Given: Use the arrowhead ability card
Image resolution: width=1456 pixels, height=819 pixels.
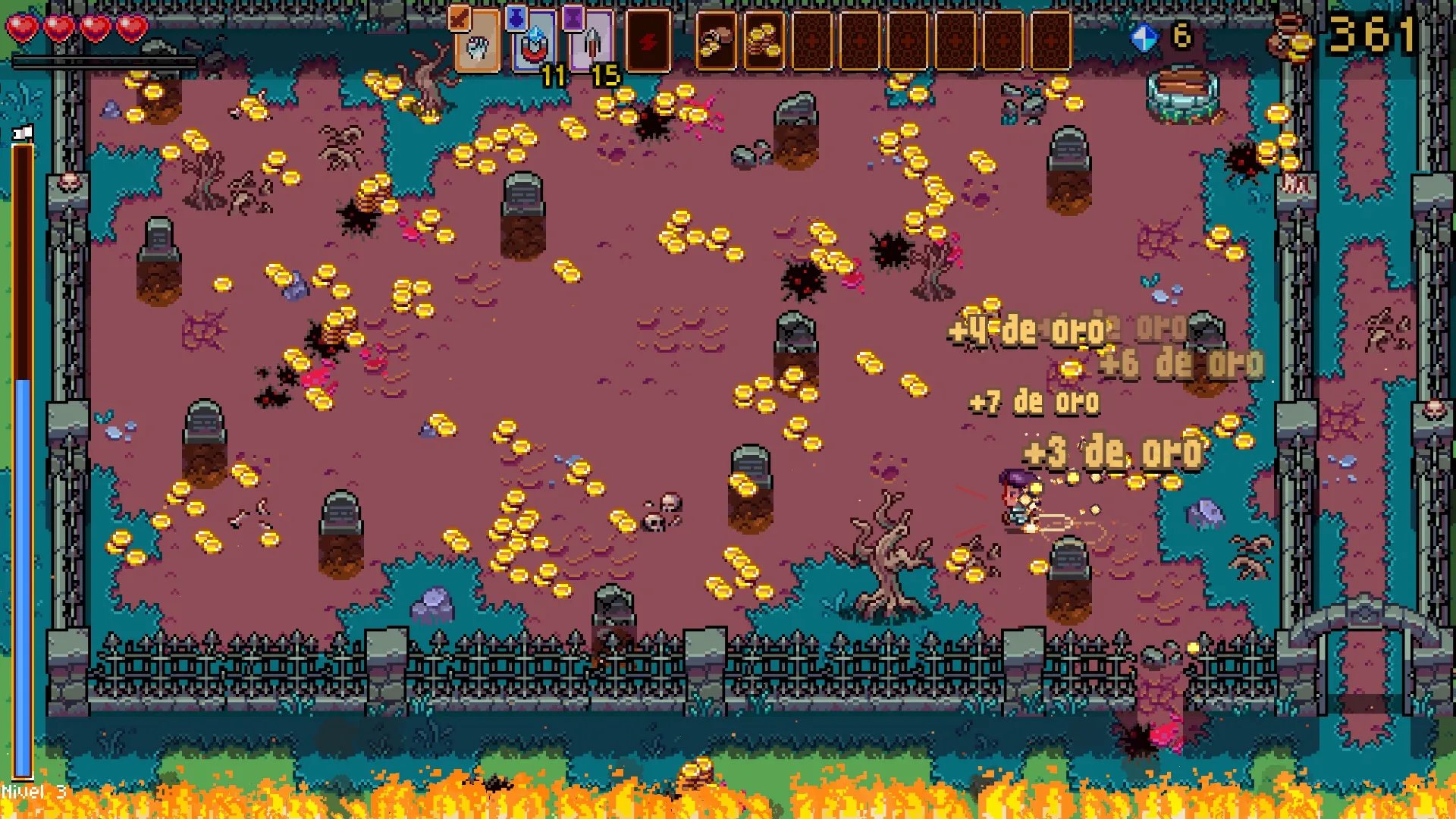Looking at the screenshot, I should coord(590,43).
